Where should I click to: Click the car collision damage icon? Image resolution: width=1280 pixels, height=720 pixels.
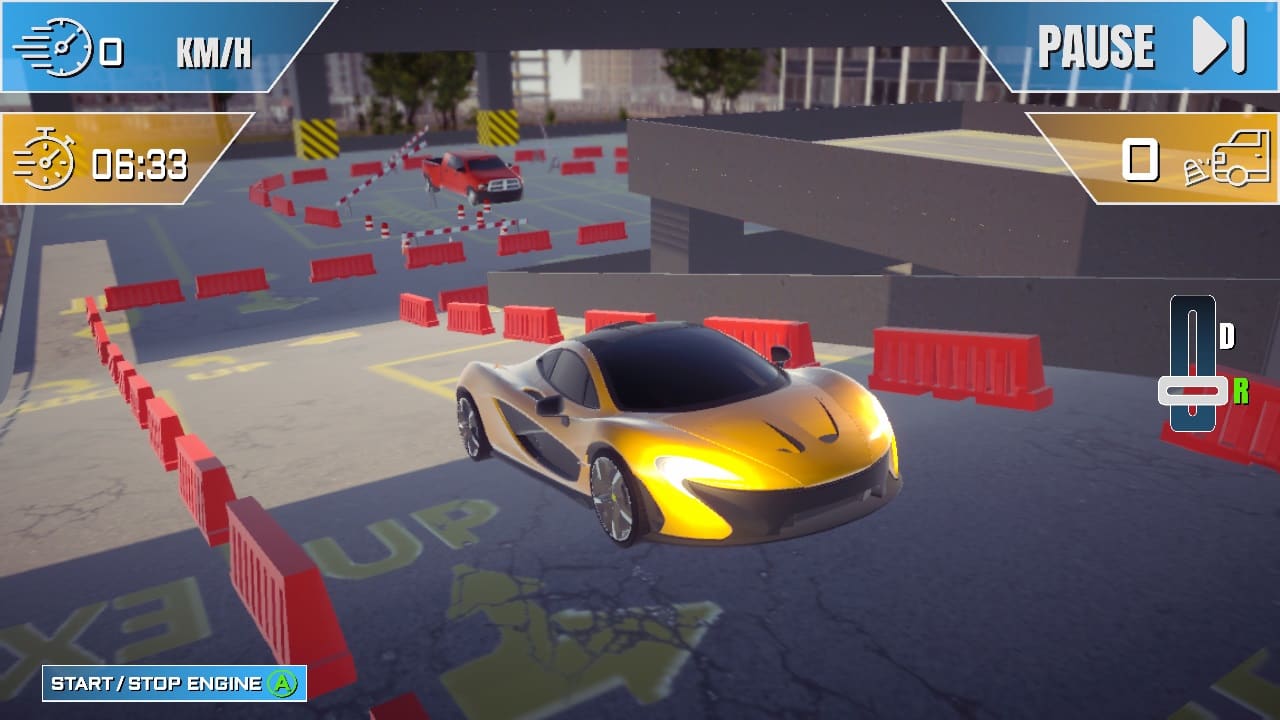coord(1232,163)
